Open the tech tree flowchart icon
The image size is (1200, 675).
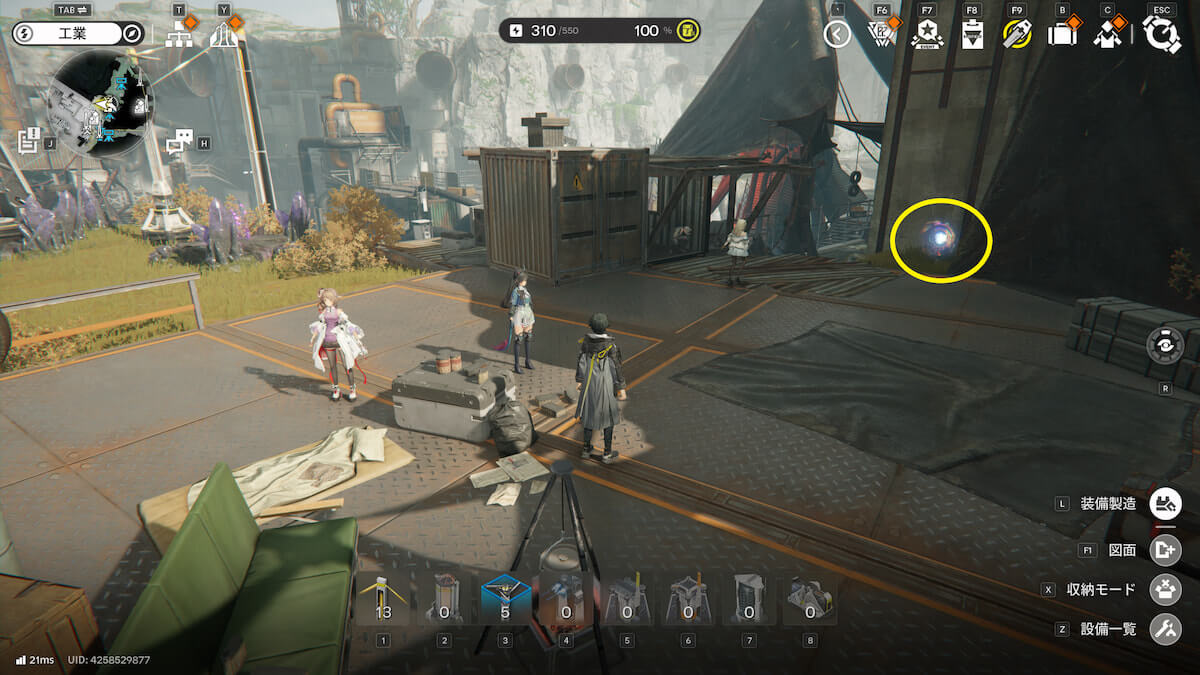[180, 36]
